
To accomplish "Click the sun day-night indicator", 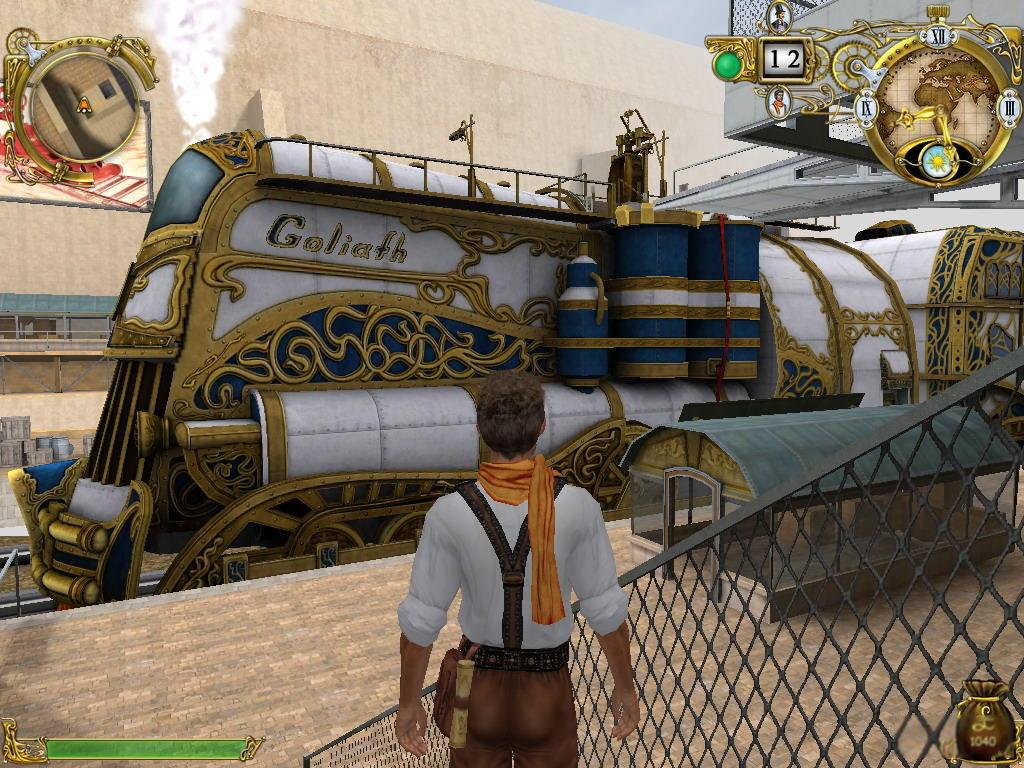I will [938, 159].
